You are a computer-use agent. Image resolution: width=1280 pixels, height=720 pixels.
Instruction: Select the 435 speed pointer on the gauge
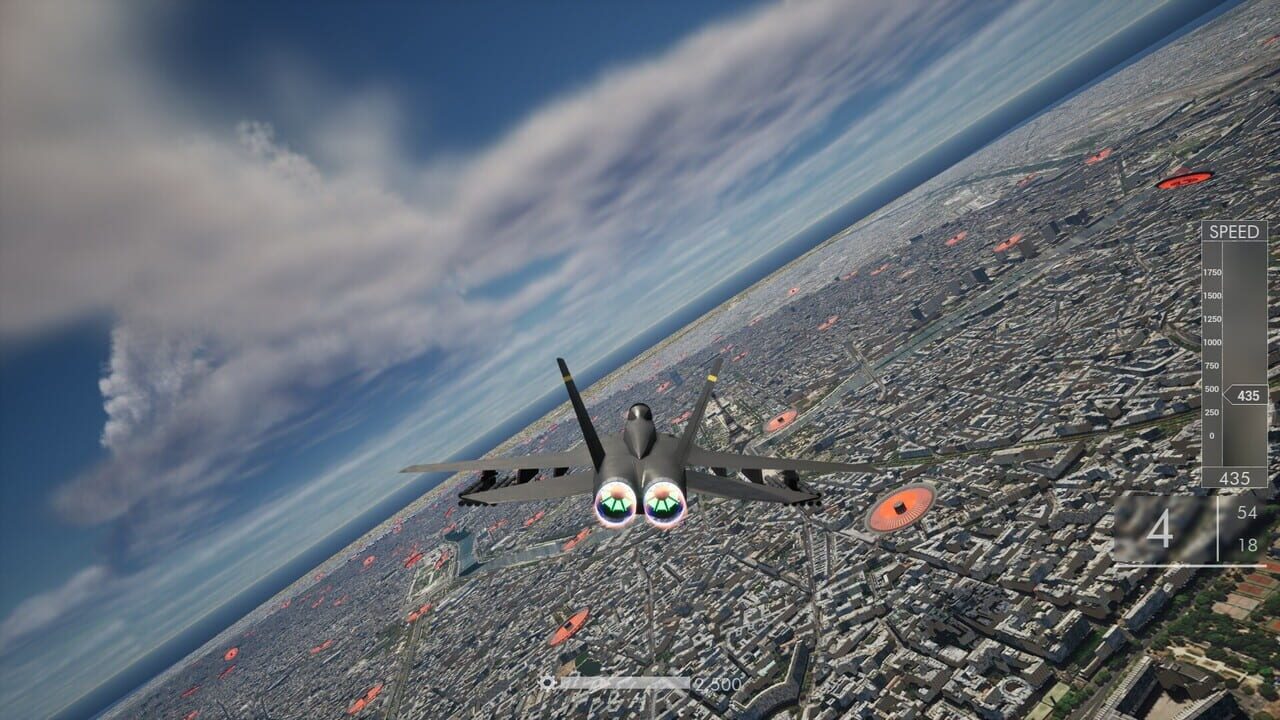tap(1248, 395)
